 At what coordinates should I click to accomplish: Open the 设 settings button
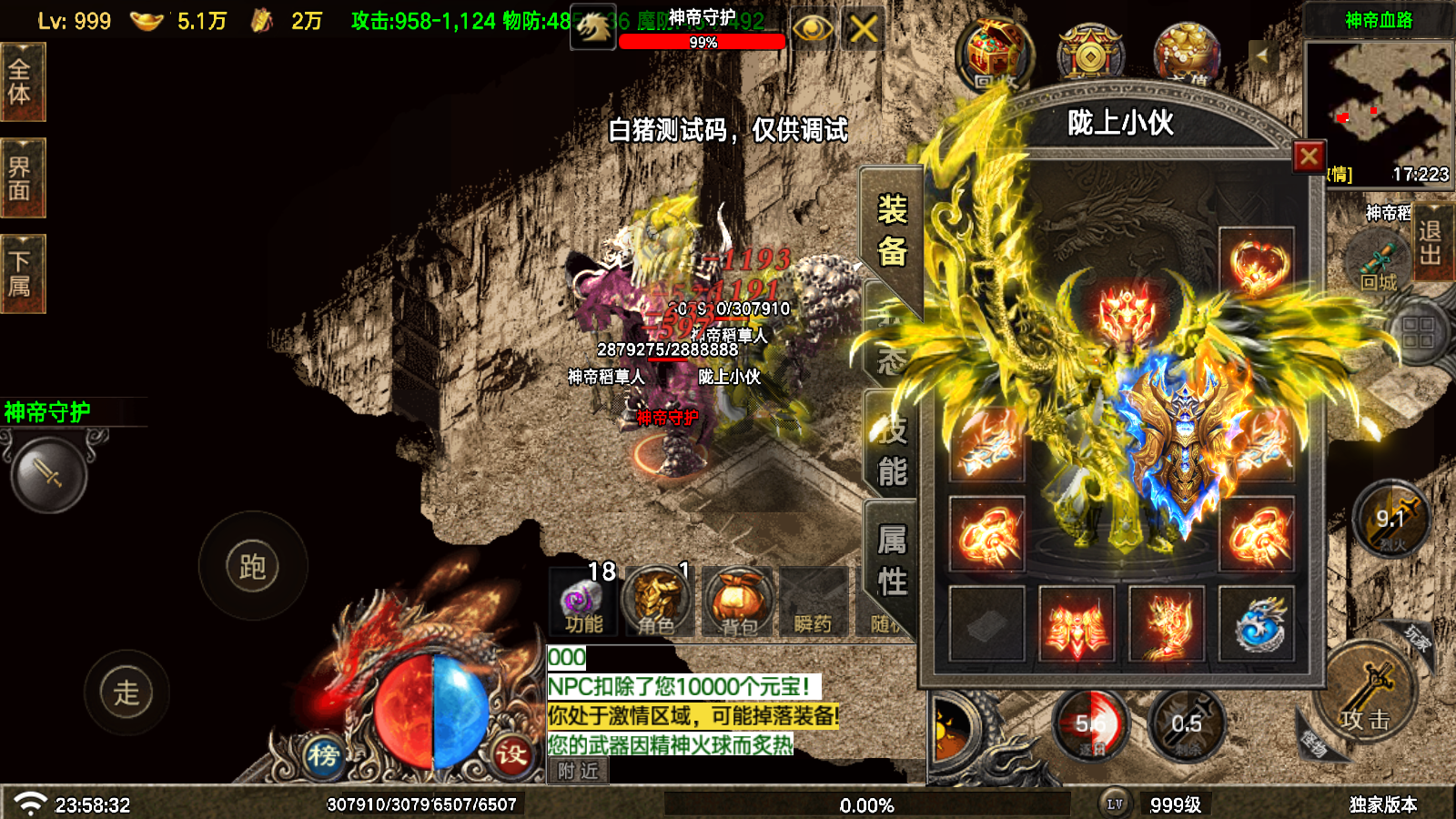(x=511, y=753)
